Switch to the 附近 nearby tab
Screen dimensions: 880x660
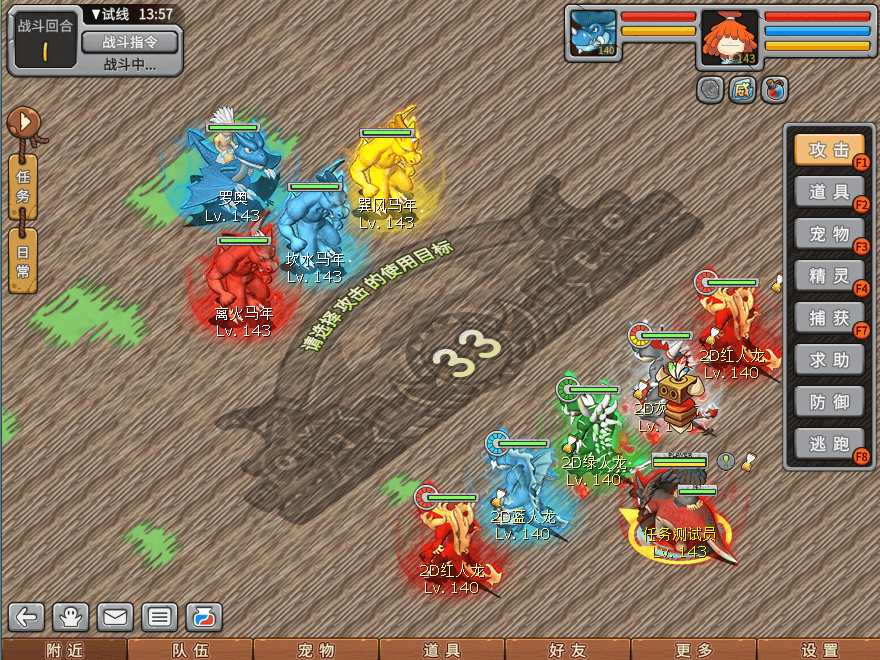coord(63,650)
